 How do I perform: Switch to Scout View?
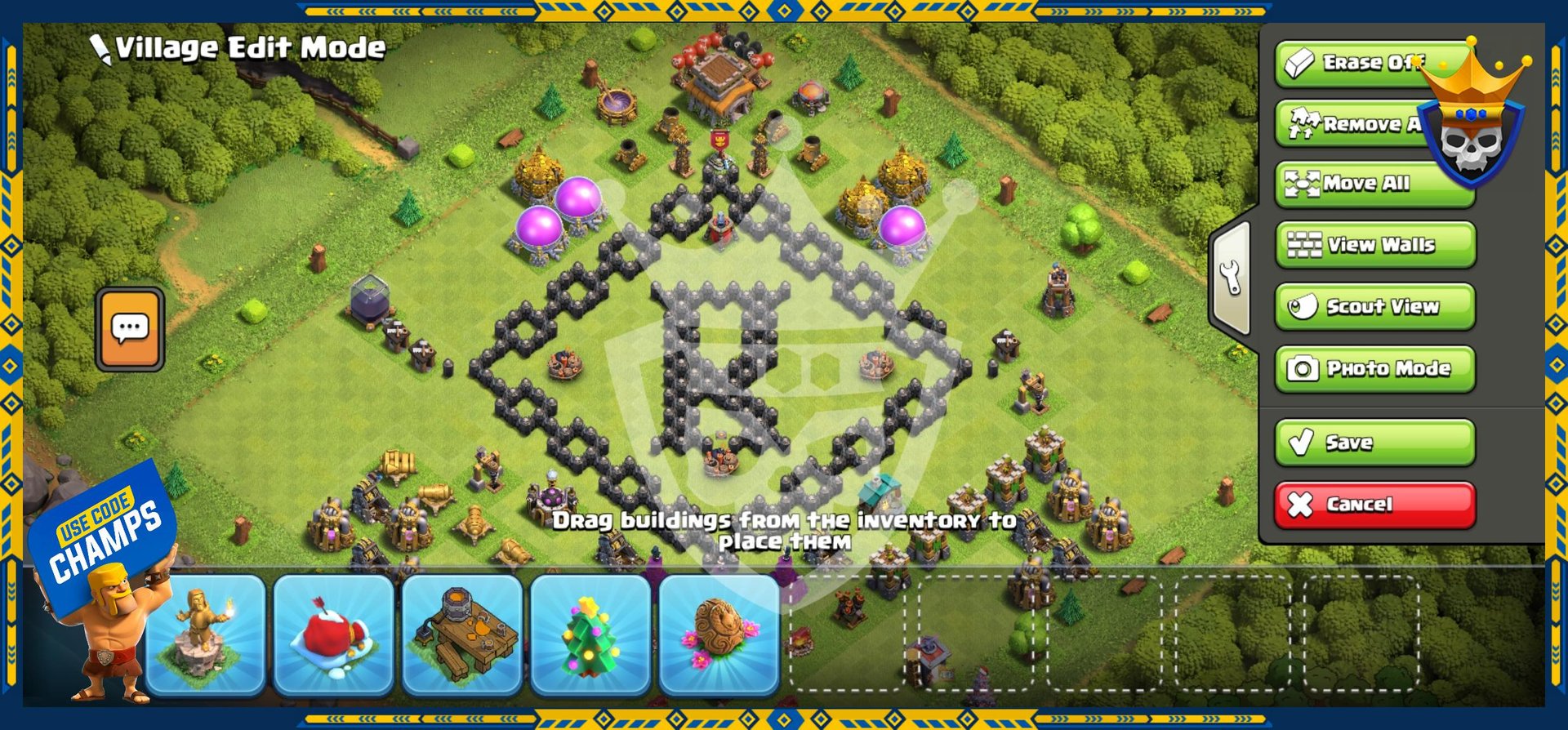coord(1375,306)
